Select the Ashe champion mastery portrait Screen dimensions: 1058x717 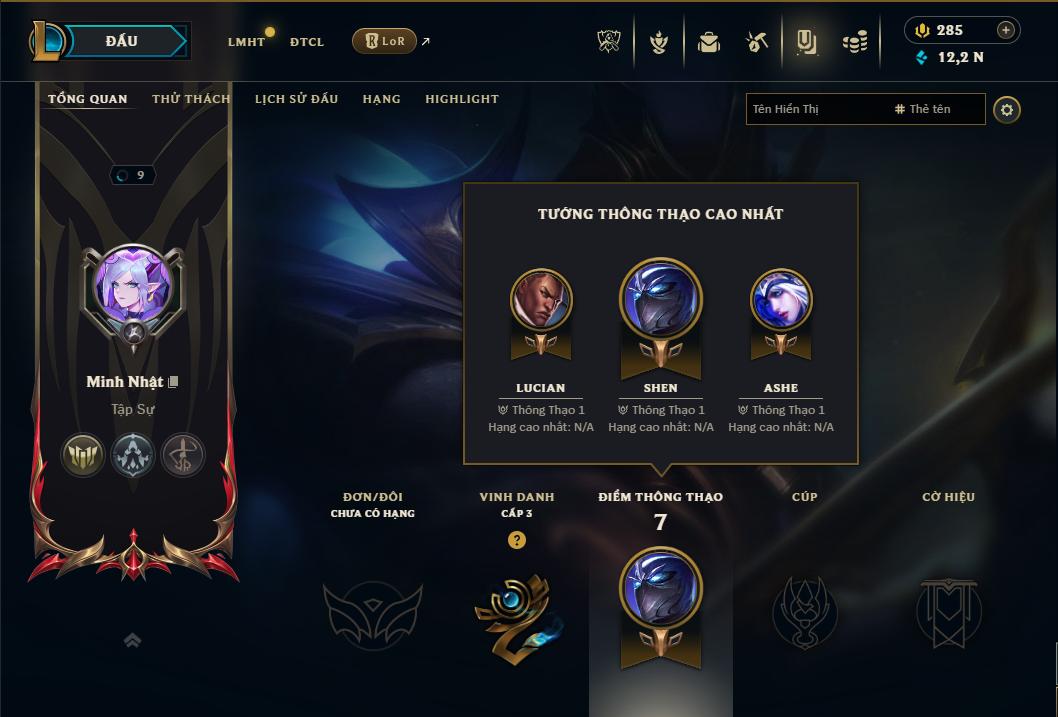pyautogui.click(x=781, y=299)
